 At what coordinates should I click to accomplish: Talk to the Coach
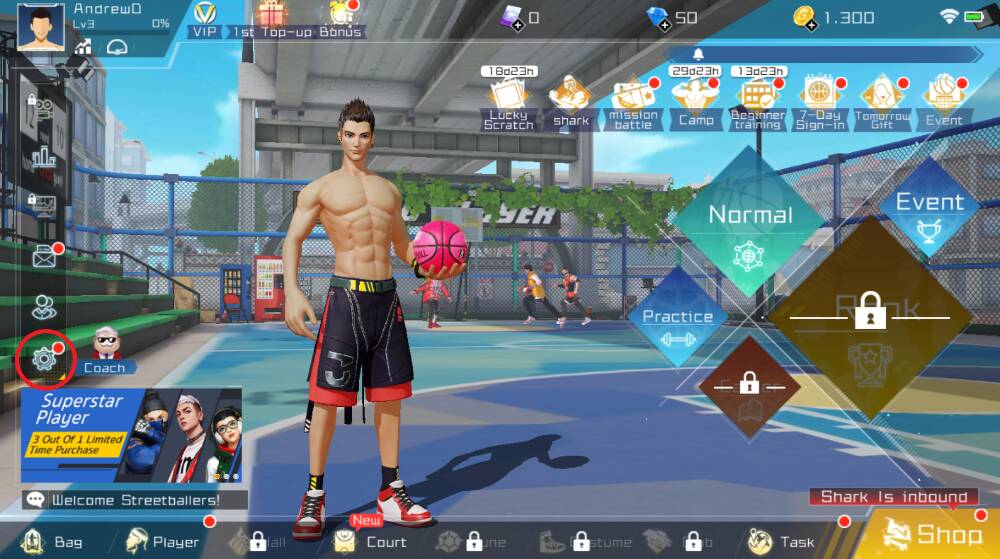pos(104,350)
